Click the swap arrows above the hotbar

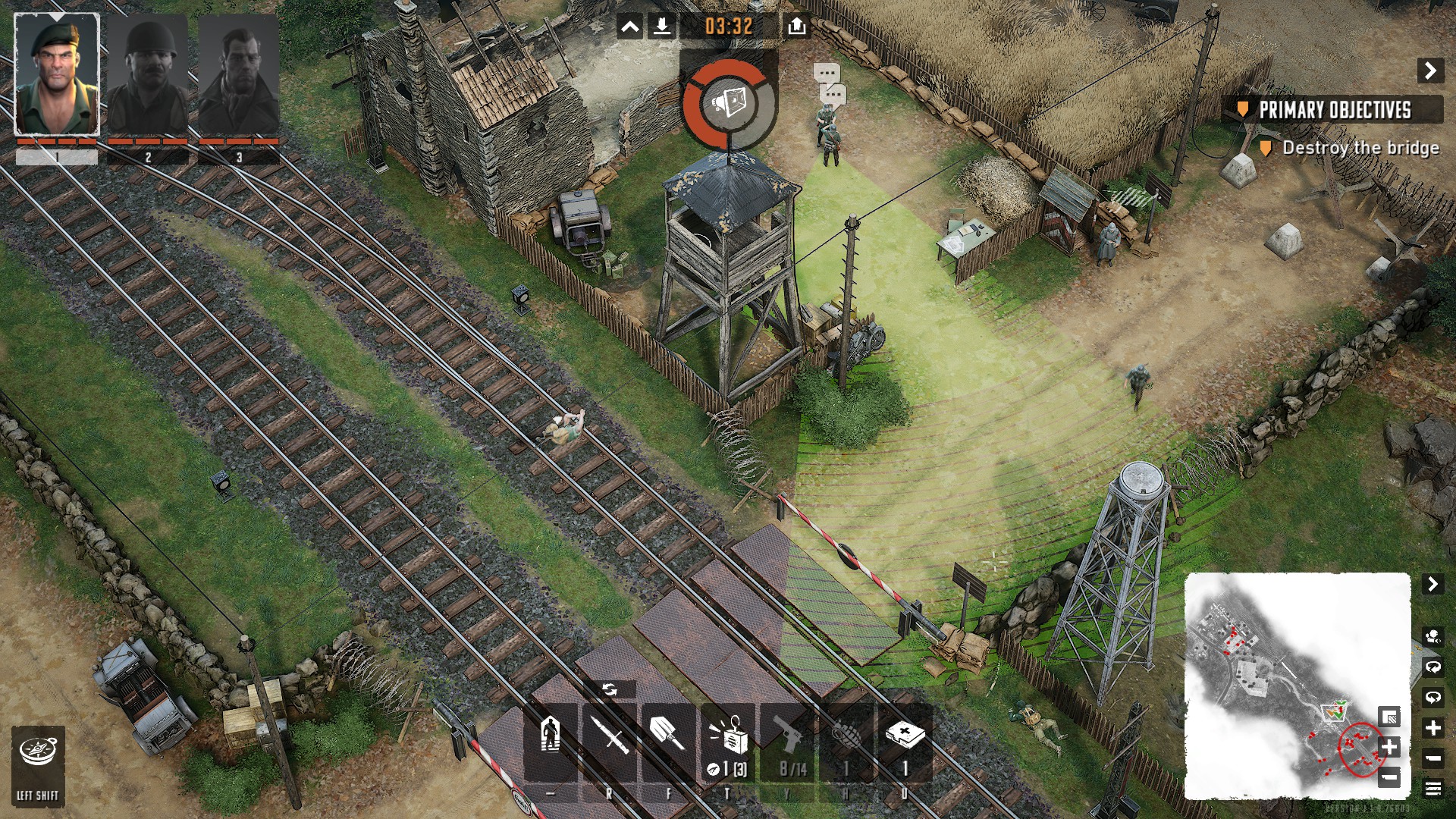609,689
